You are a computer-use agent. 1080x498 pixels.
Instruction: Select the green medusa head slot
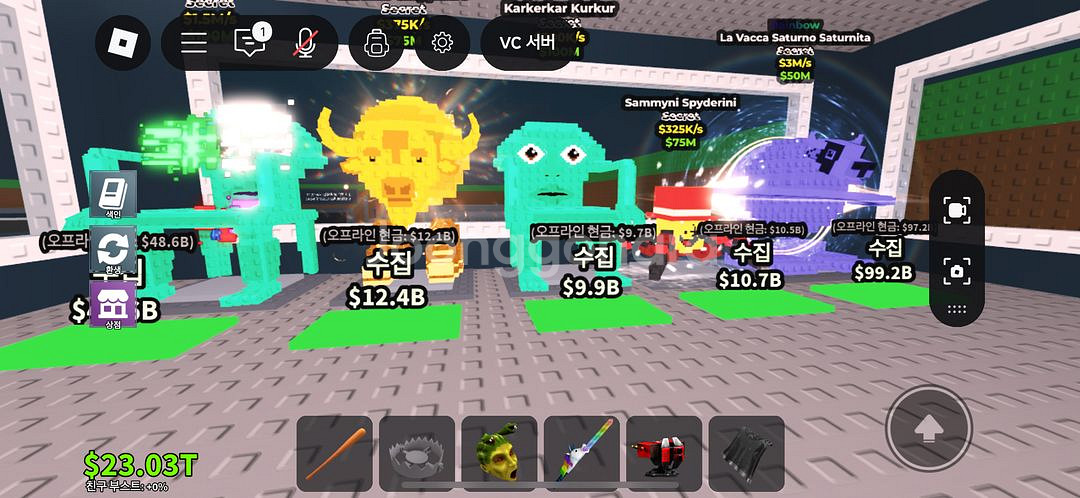(x=499, y=454)
